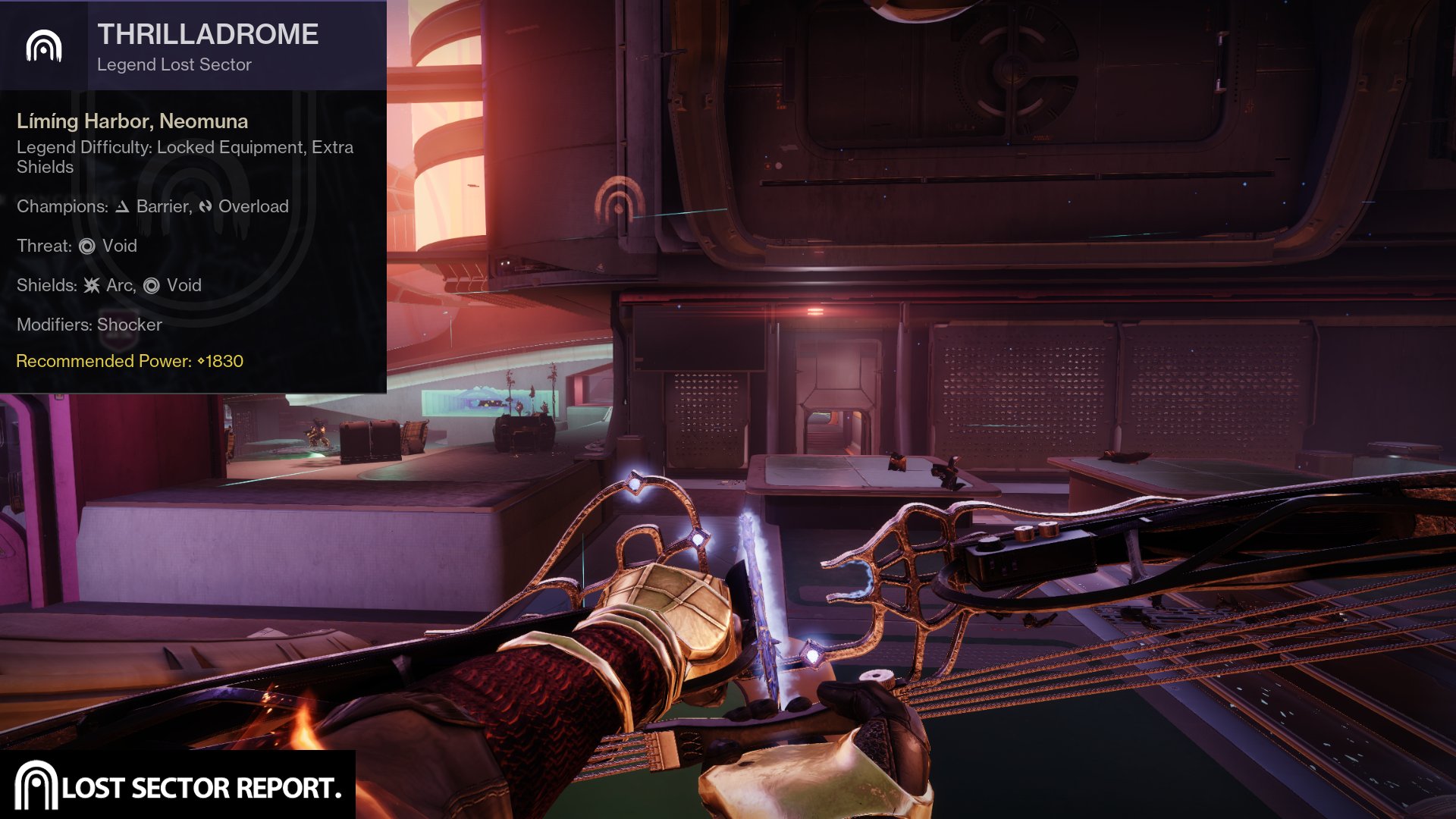Expand the Champions detail row
1456x819 pixels.
tap(152, 206)
